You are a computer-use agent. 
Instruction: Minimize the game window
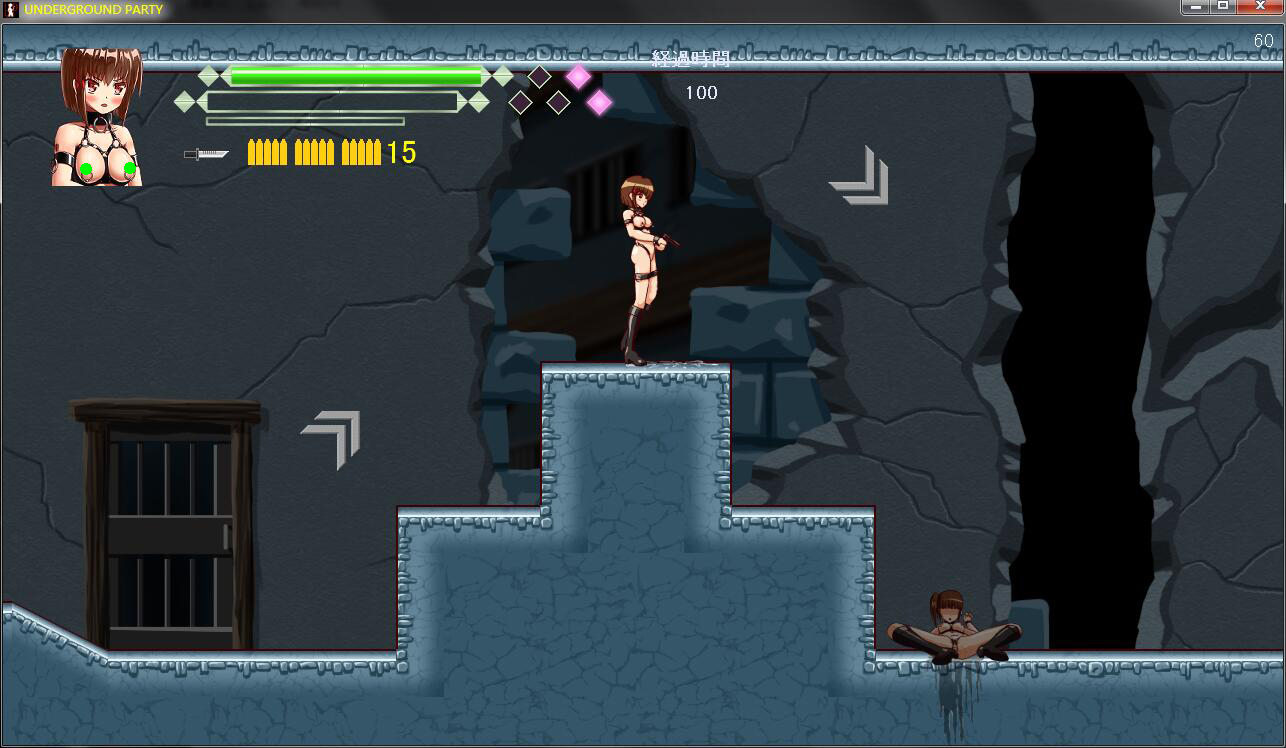point(1195,7)
